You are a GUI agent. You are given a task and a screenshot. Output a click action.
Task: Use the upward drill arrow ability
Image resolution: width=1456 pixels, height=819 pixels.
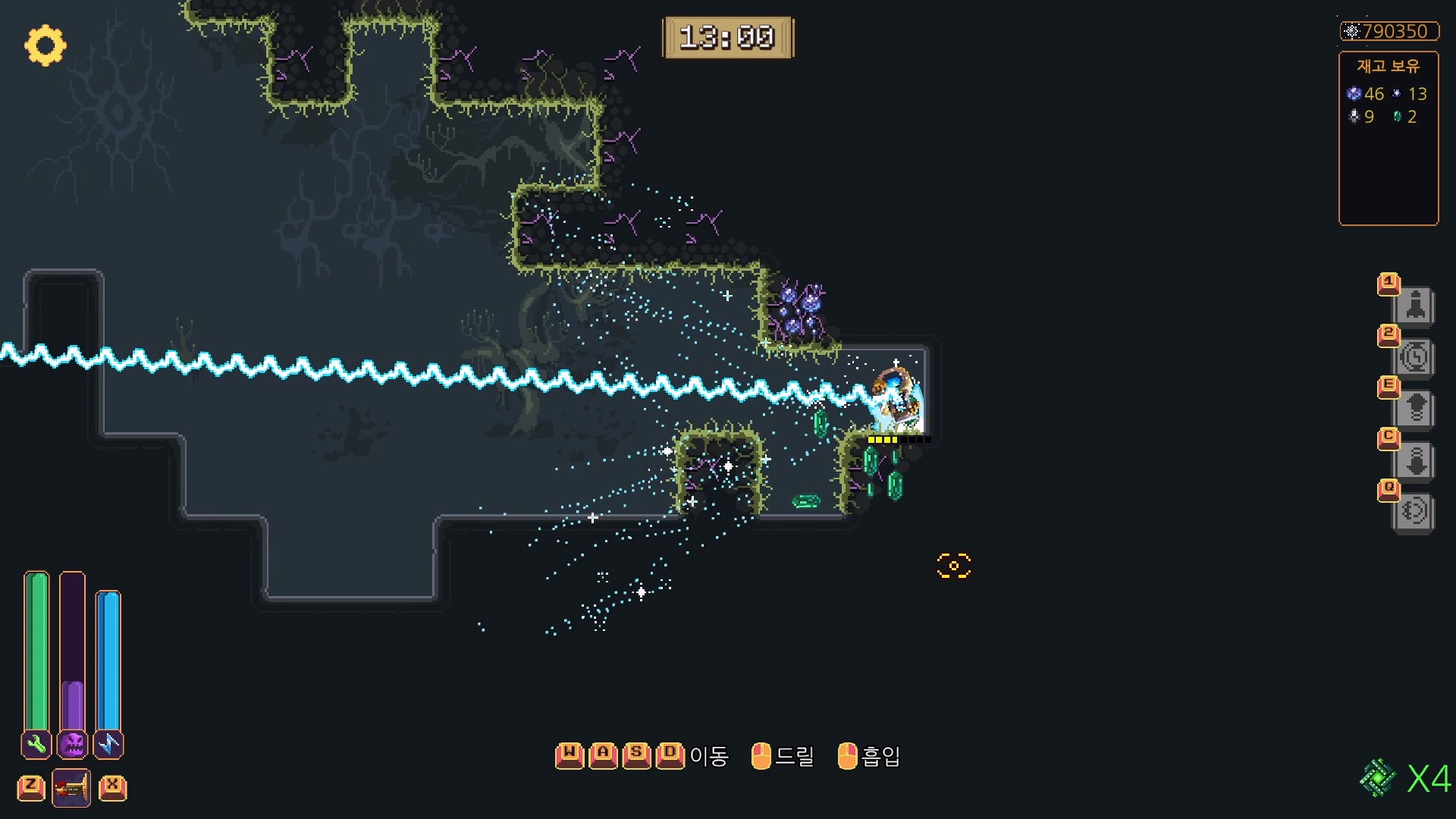(x=1415, y=409)
